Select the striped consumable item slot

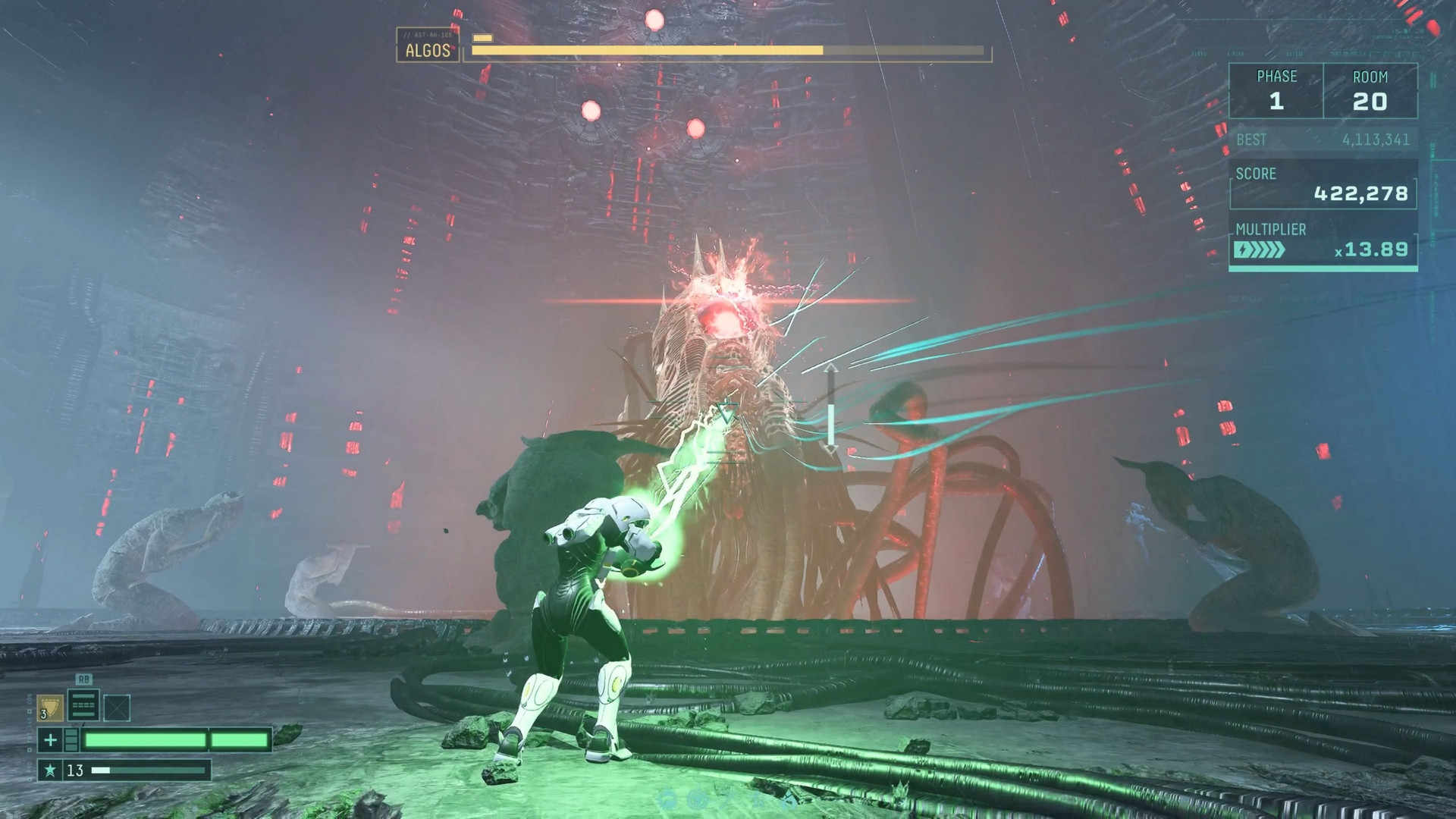point(83,705)
